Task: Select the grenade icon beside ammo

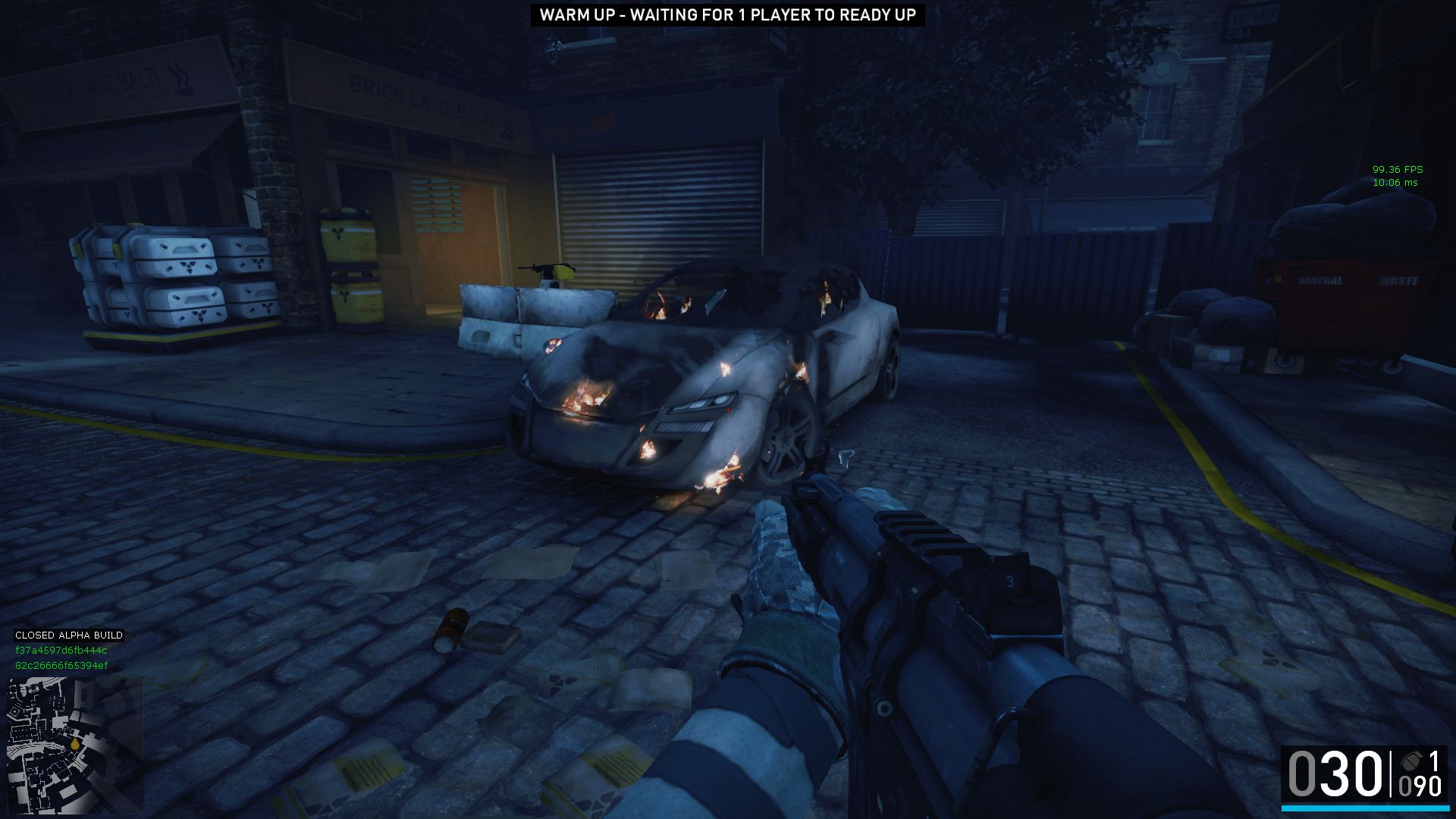Action: click(1410, 761)
